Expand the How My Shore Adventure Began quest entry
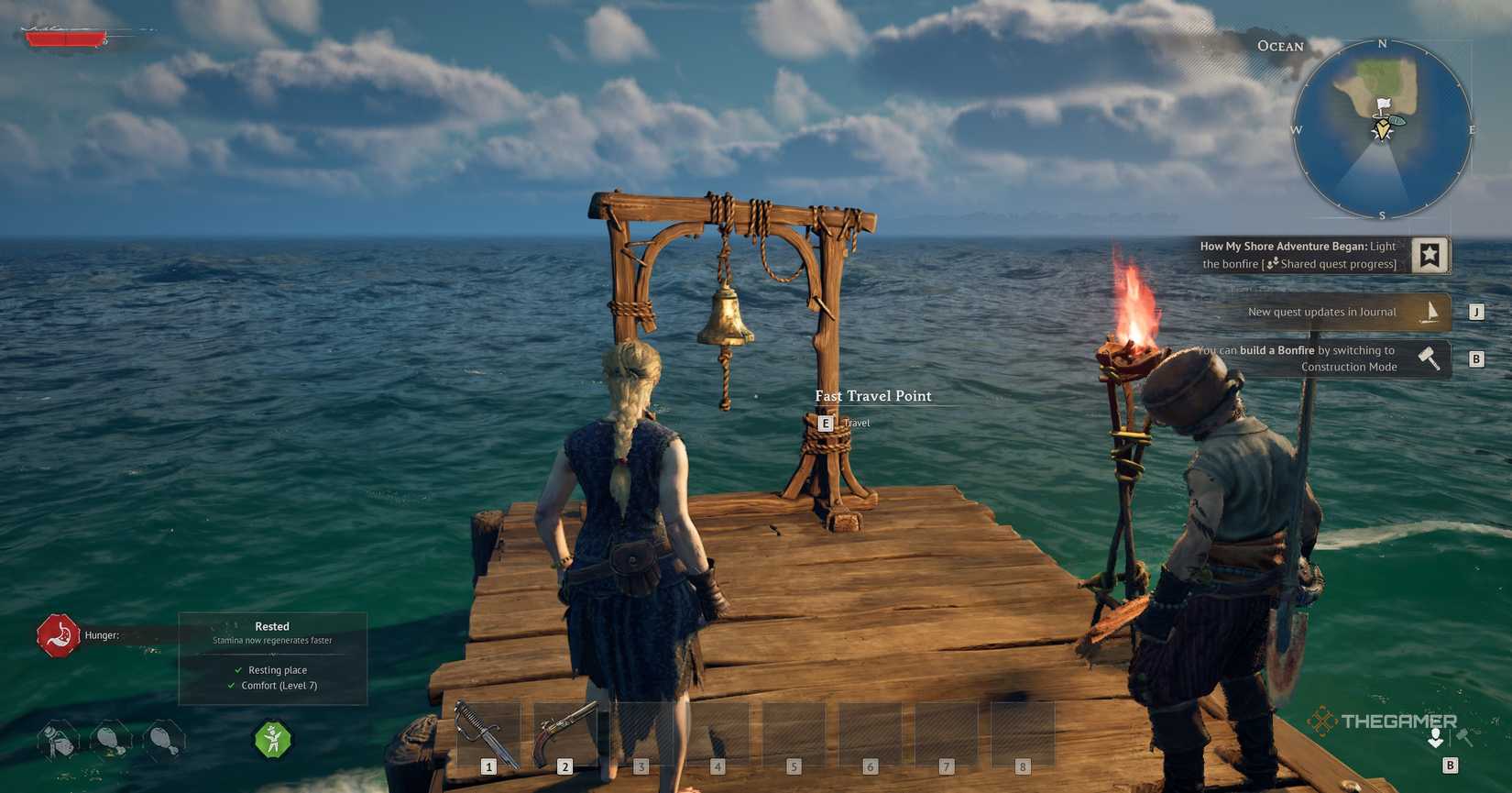 1297,255
